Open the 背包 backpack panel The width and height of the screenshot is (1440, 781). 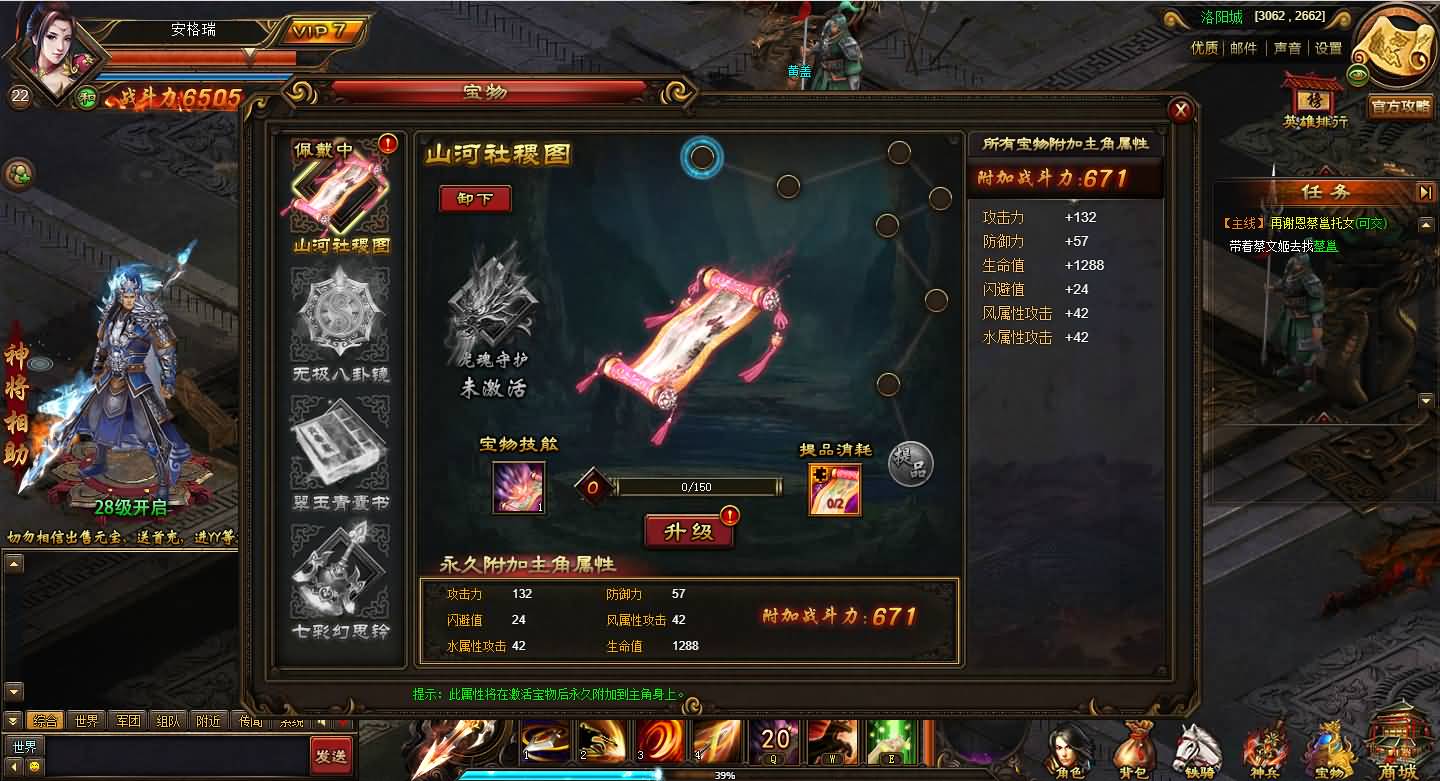click(1133, 745)
